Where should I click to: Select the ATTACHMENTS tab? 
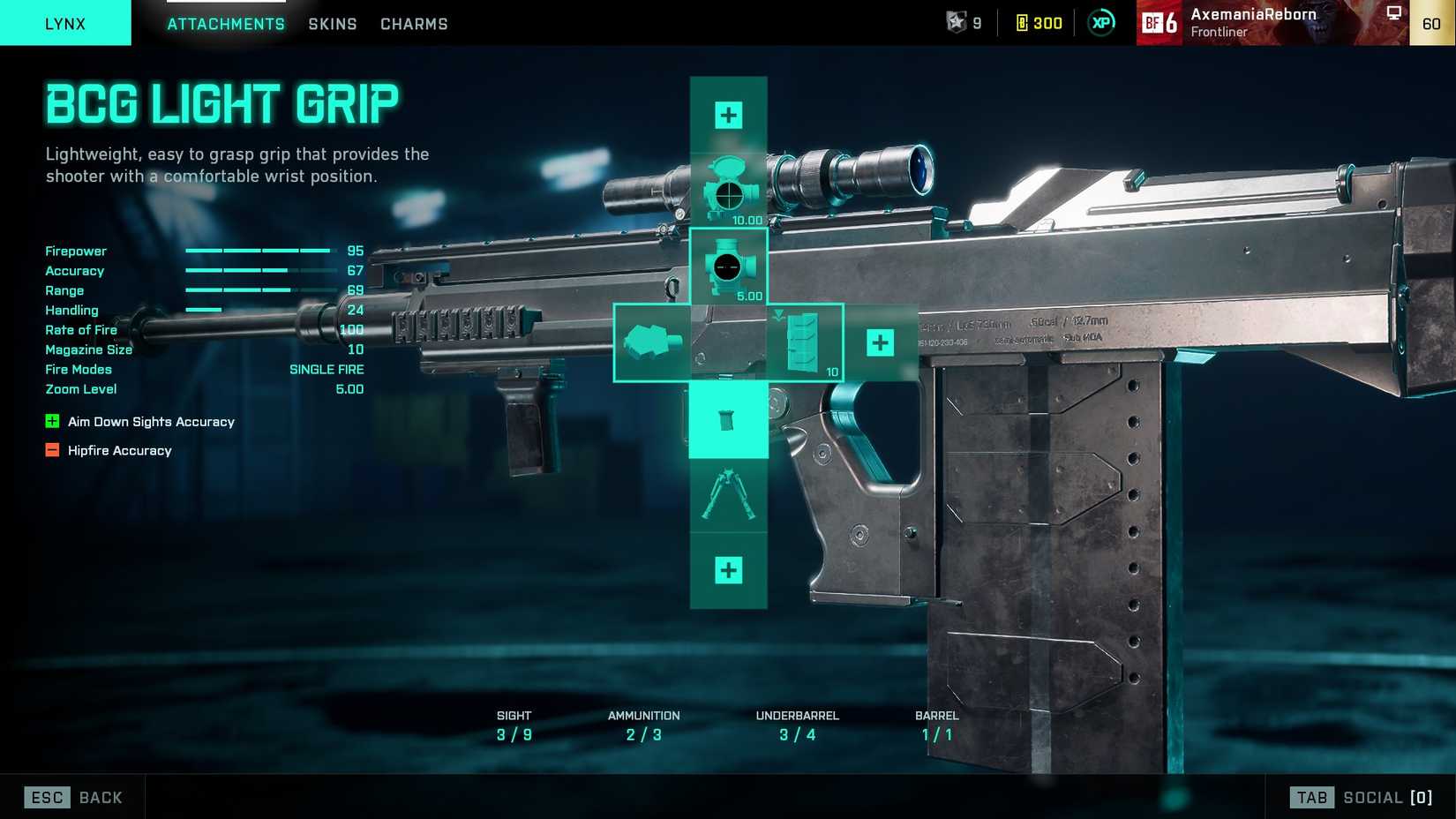(226, 24)
